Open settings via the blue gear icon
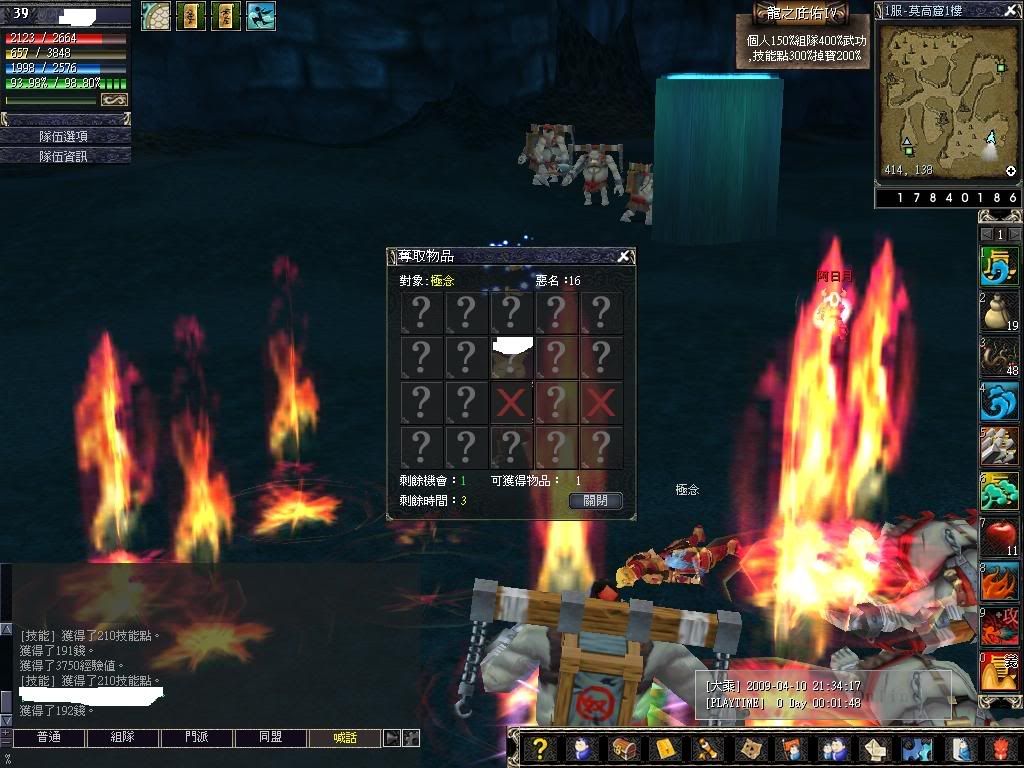This screenshot has height=768, width=1024. [913, 749]
